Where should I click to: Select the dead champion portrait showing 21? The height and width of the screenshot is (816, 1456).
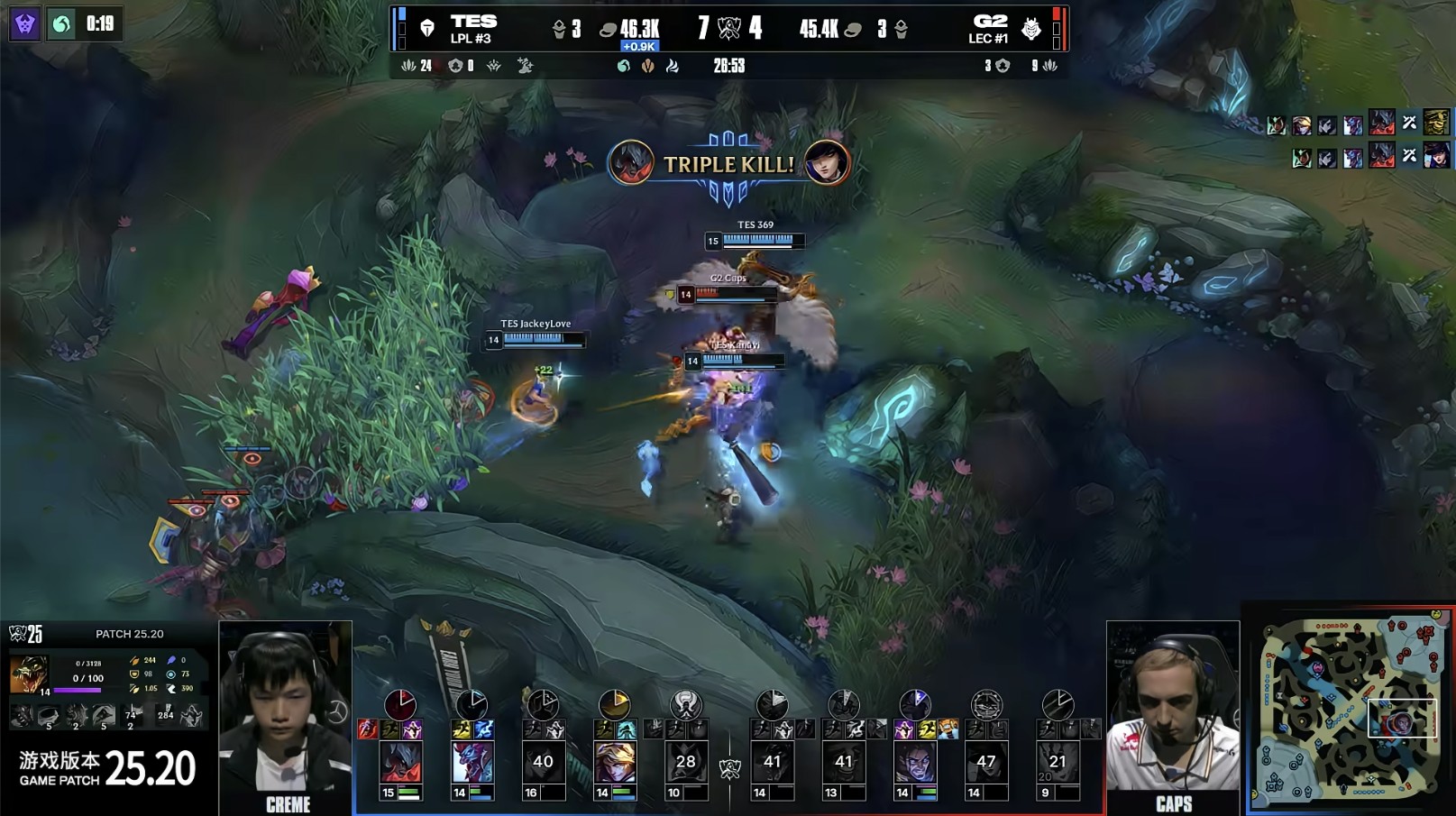1057,763
